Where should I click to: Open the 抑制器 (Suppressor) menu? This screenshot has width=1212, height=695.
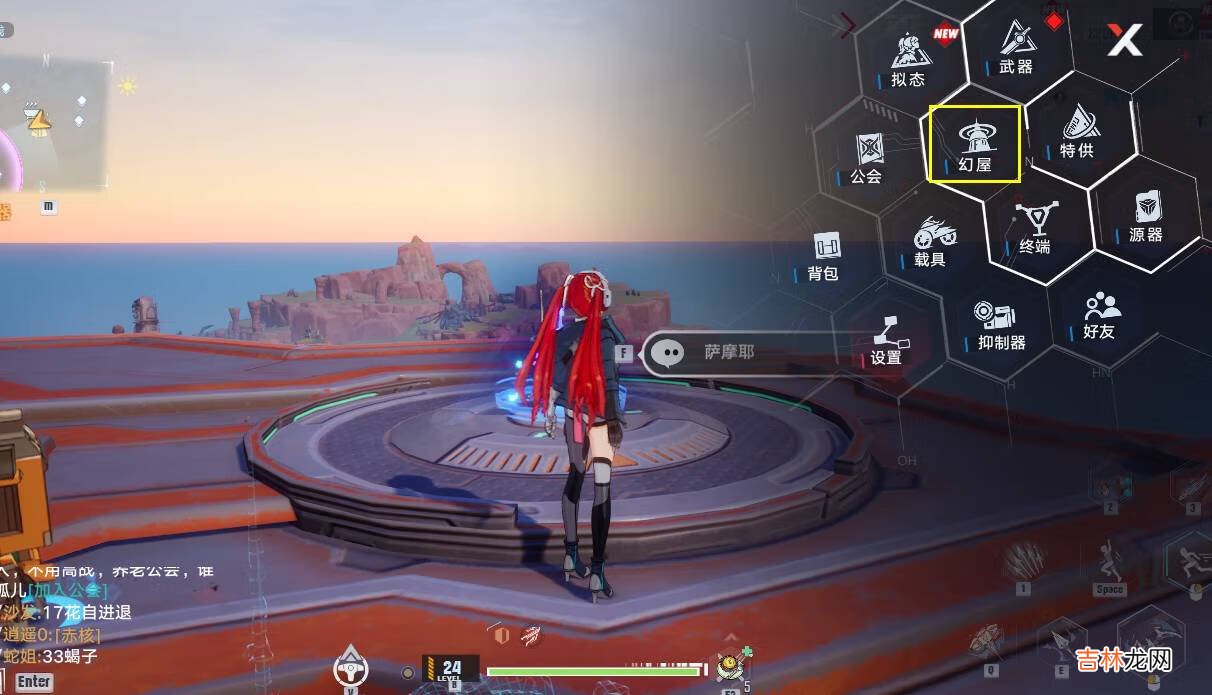point(1001,326)
